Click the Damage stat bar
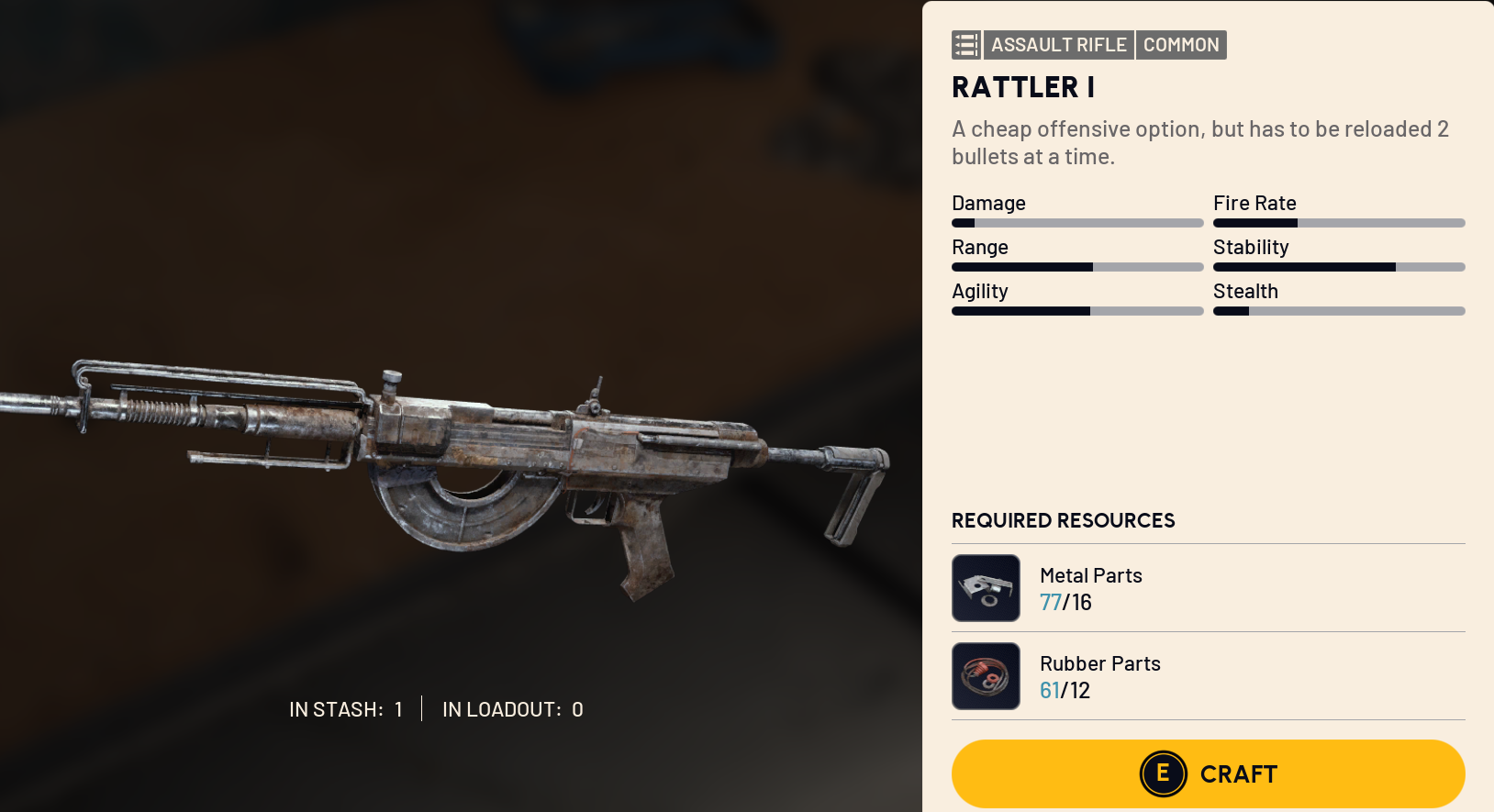Screen dimensions: 1494x812 (x=1076, y=222)
